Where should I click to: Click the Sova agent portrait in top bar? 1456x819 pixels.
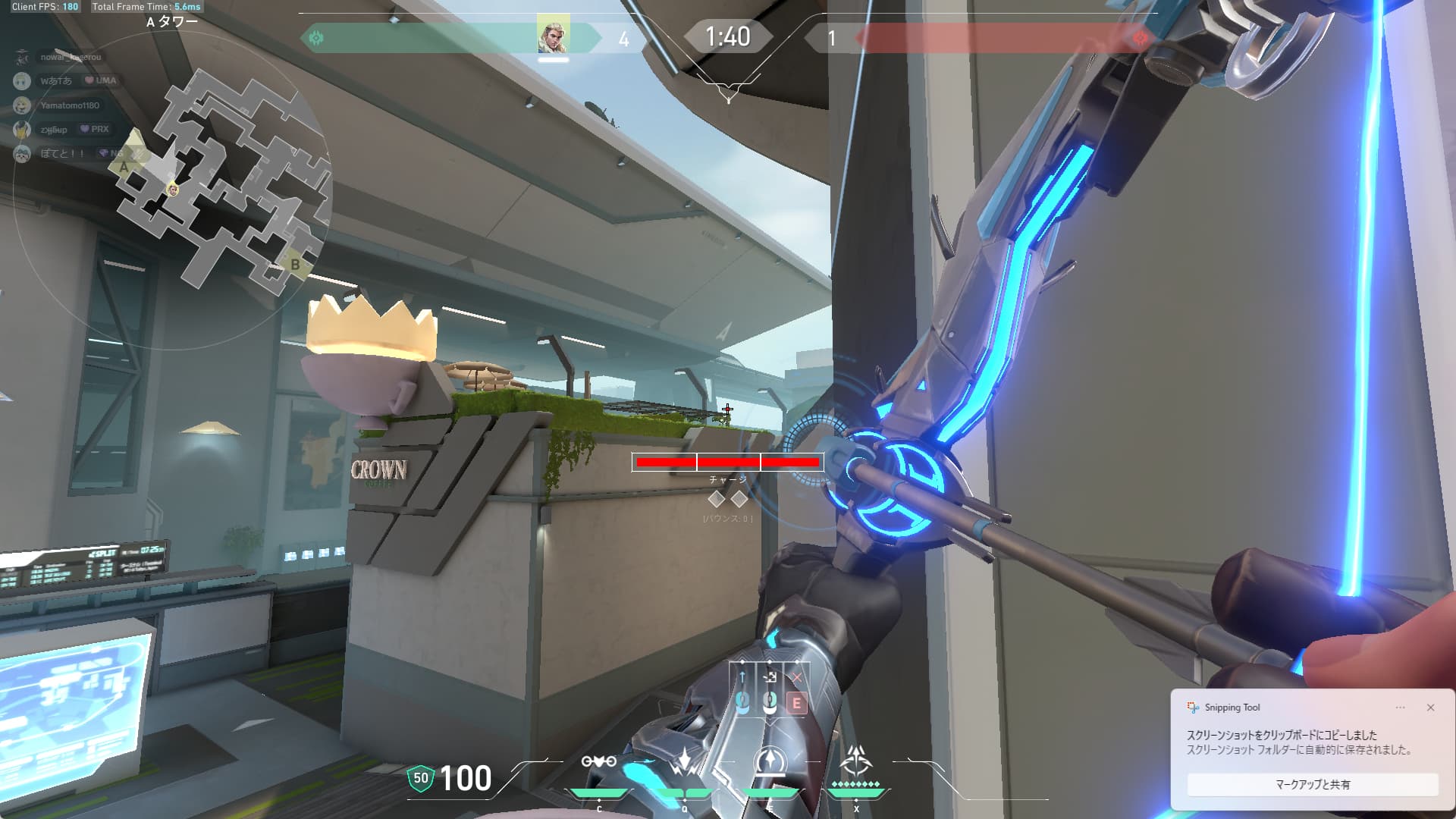554,36
